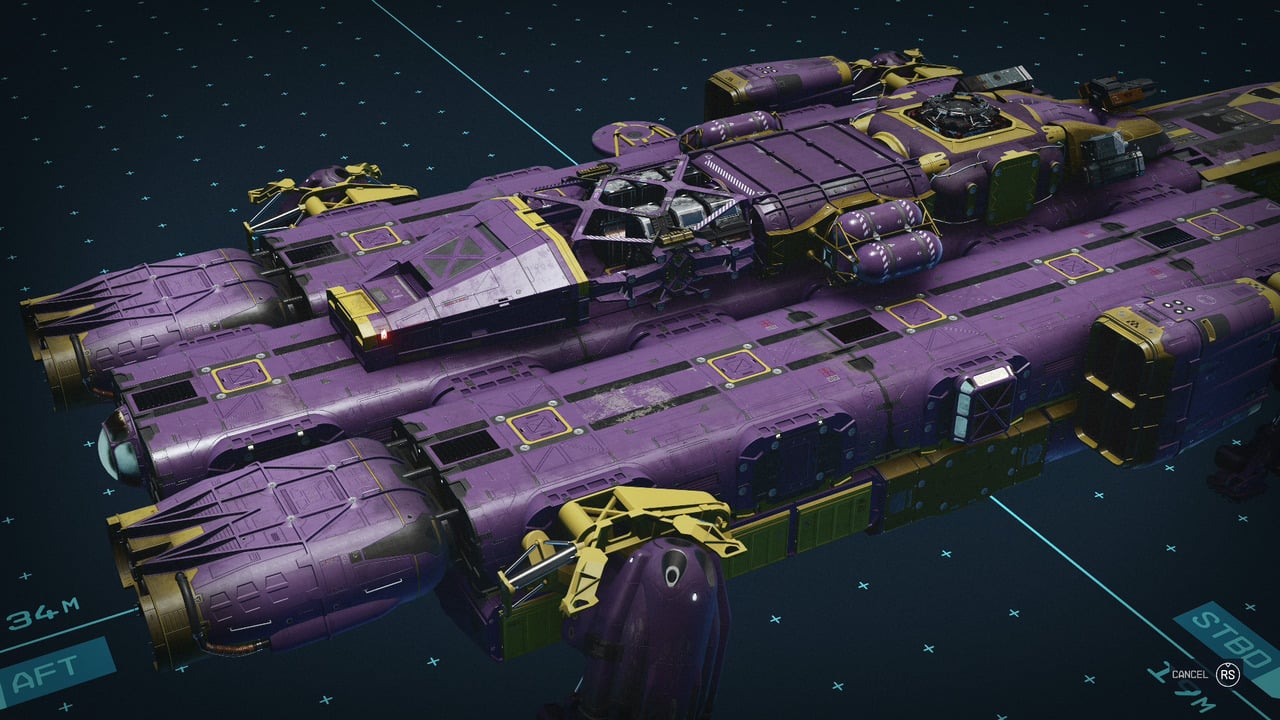
Task: Select the domed sensor pod on engine
Action: pyautogui.click(x=120, y=450)
